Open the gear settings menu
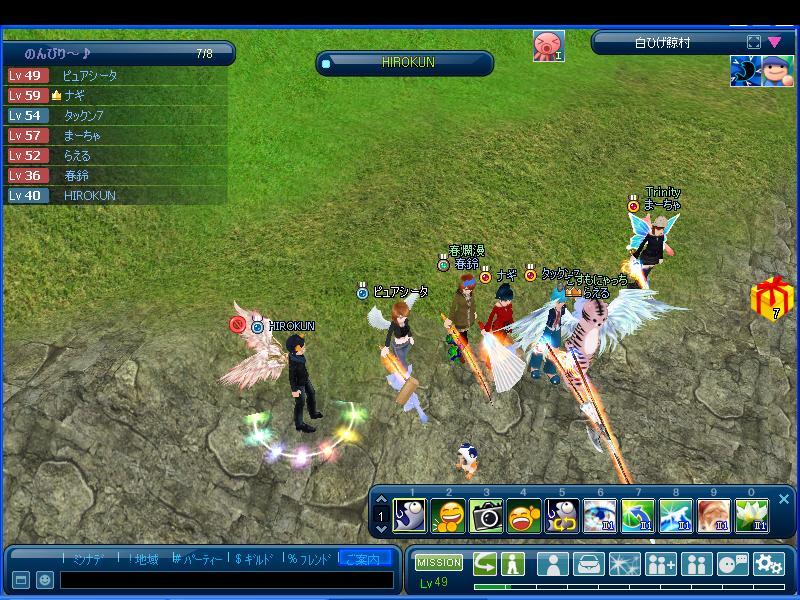This screenshot has height=600, width=800. coord(768,564)
